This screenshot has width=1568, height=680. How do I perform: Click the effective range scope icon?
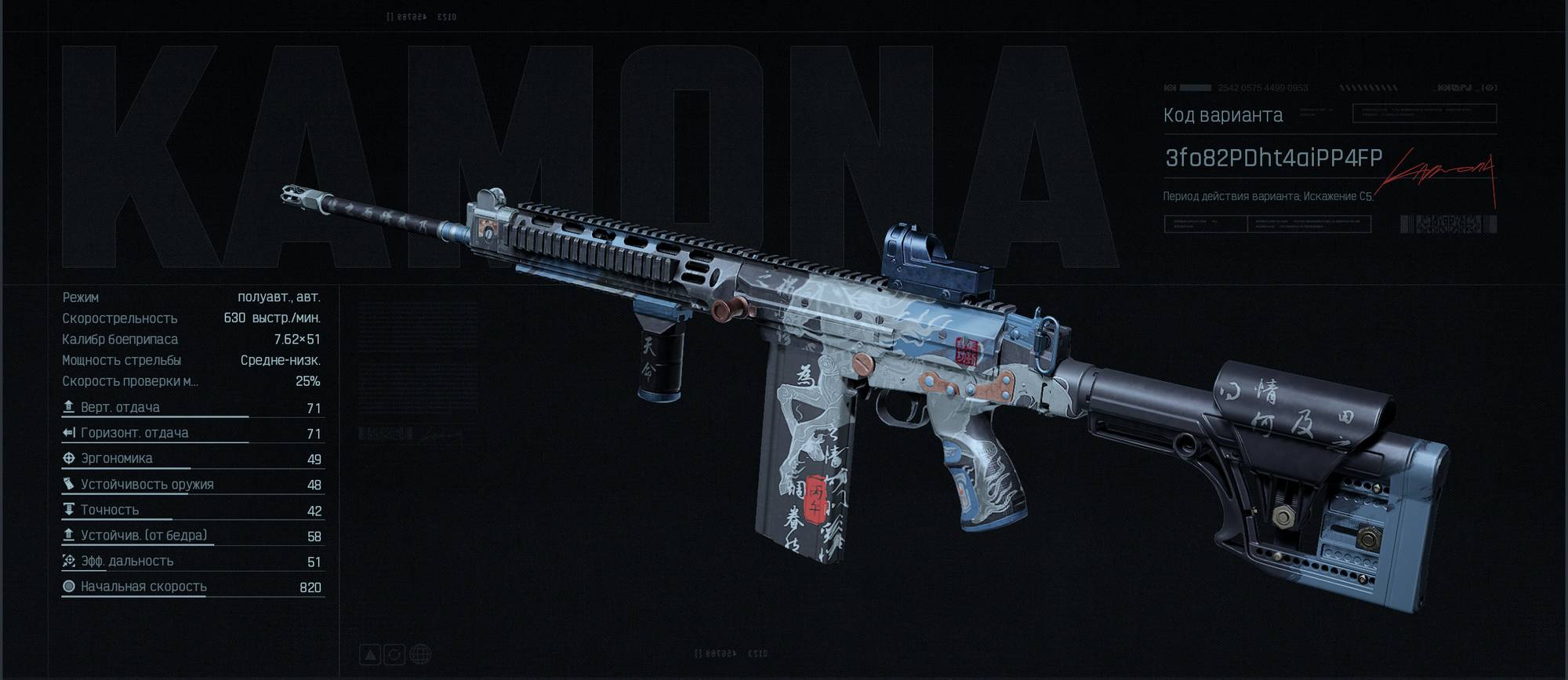[x=68, y=560]
